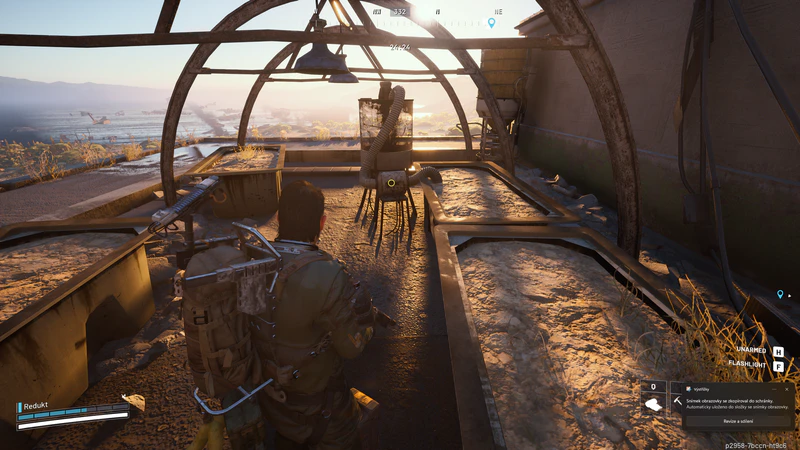800x450 pixels.
Task: Select the white resource item slot
Action: [653, 404]
